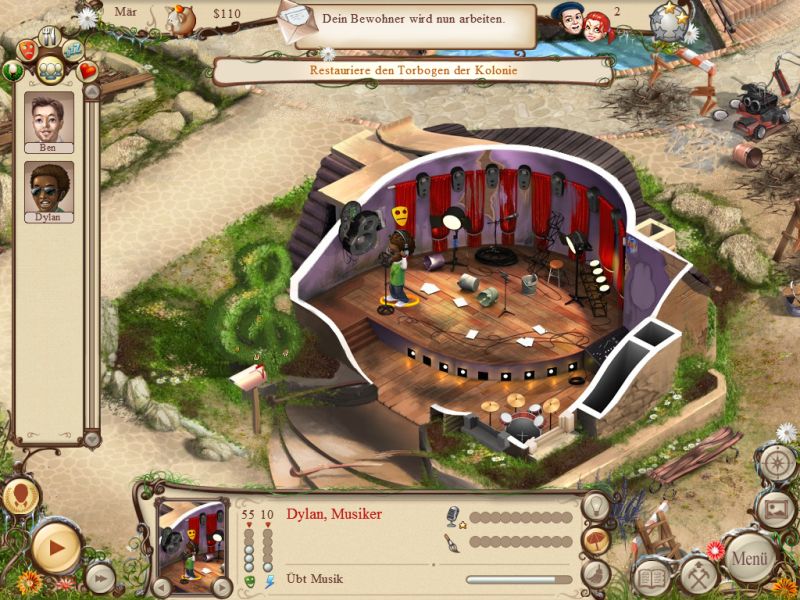800x600 pixels.
Task: Switch to the sleep zZz tab
Action: coord(73,48)
